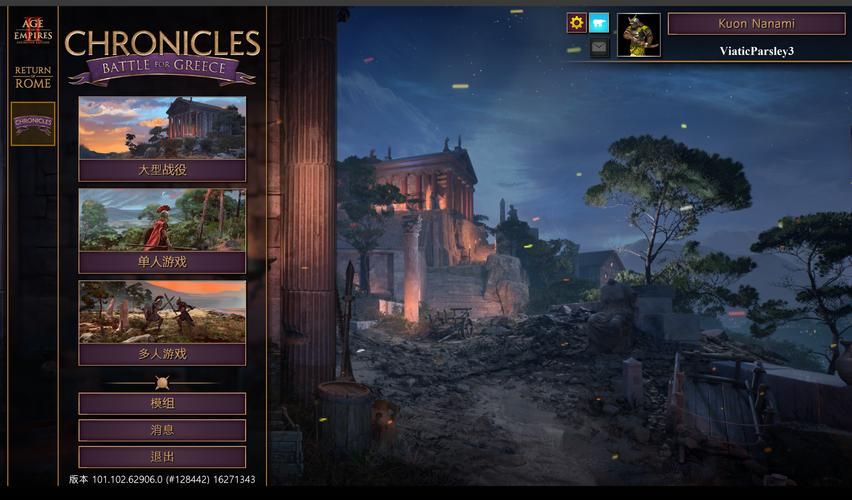Open the 大型战役 campaign menu
Image resolution: width=852 pixels, height=500 pixels.
162,139
